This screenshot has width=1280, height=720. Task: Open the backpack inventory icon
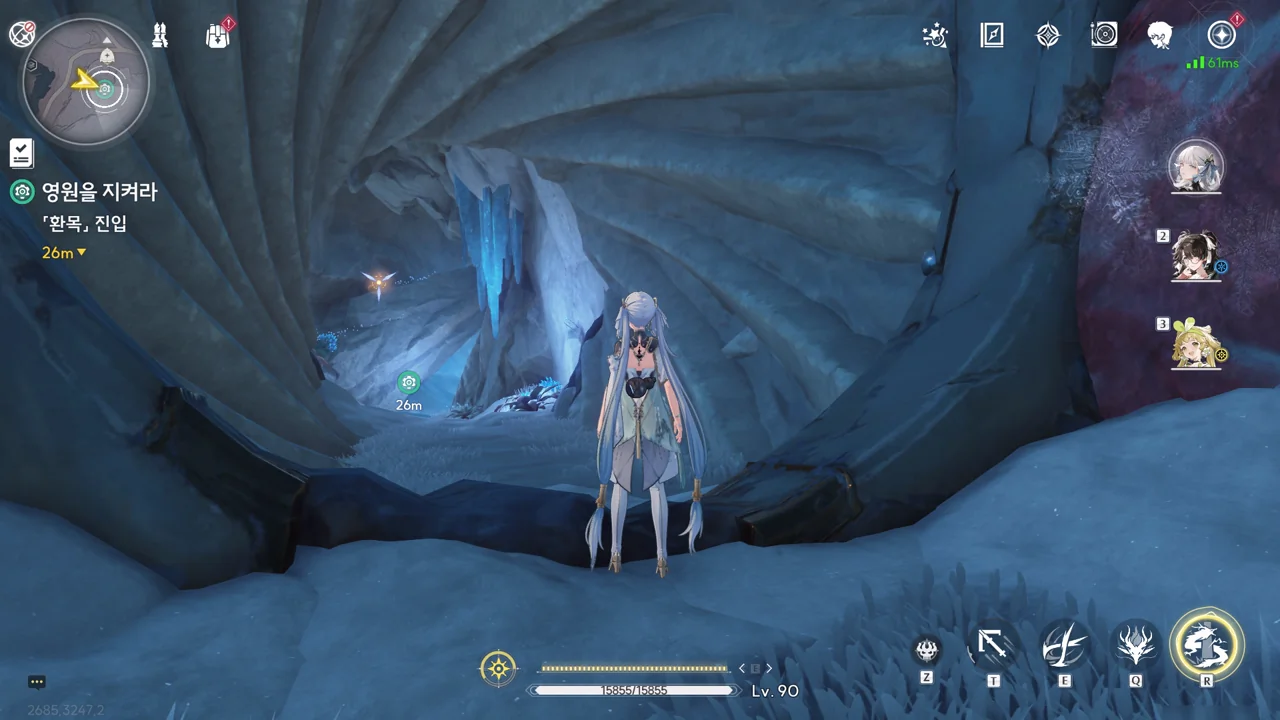tap(217, 36)
